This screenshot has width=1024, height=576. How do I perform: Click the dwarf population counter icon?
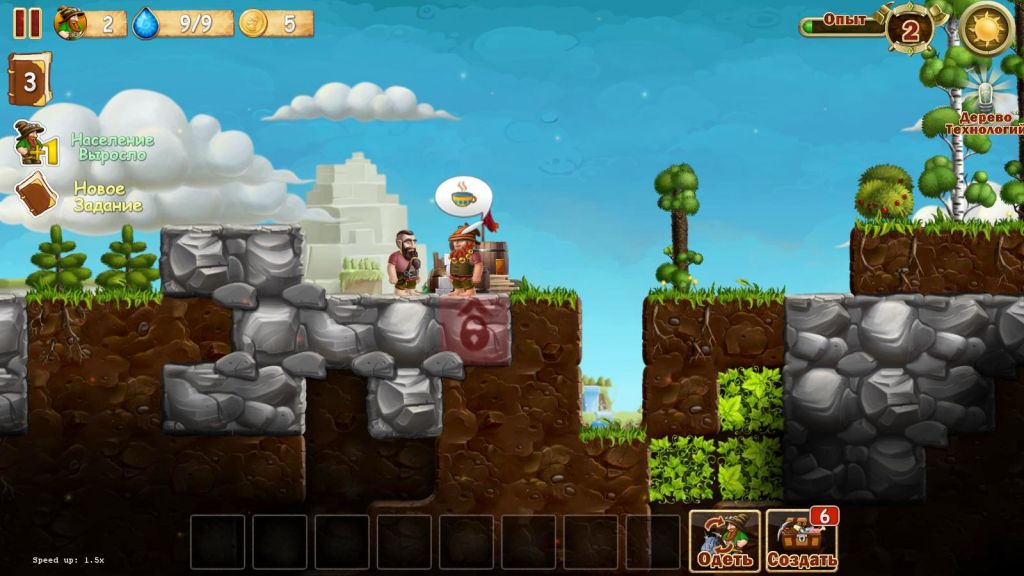point(70,22)
